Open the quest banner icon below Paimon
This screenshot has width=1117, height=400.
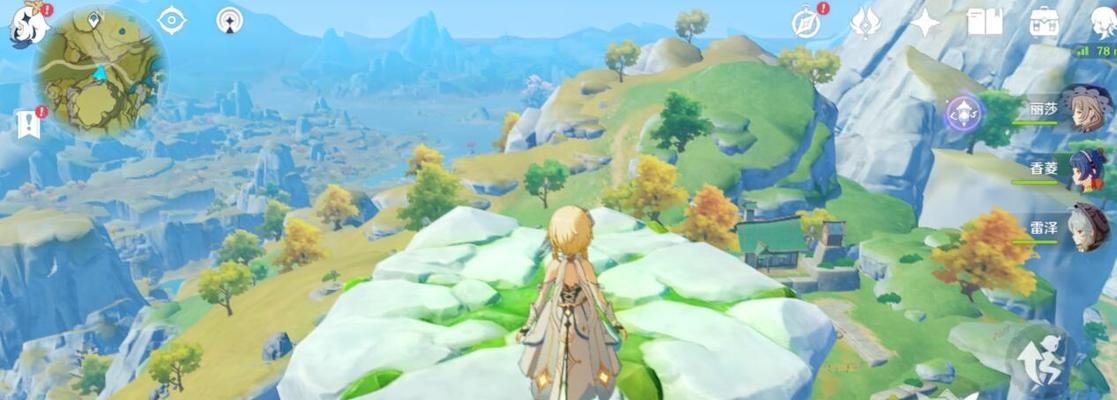(x=27, y=125)
